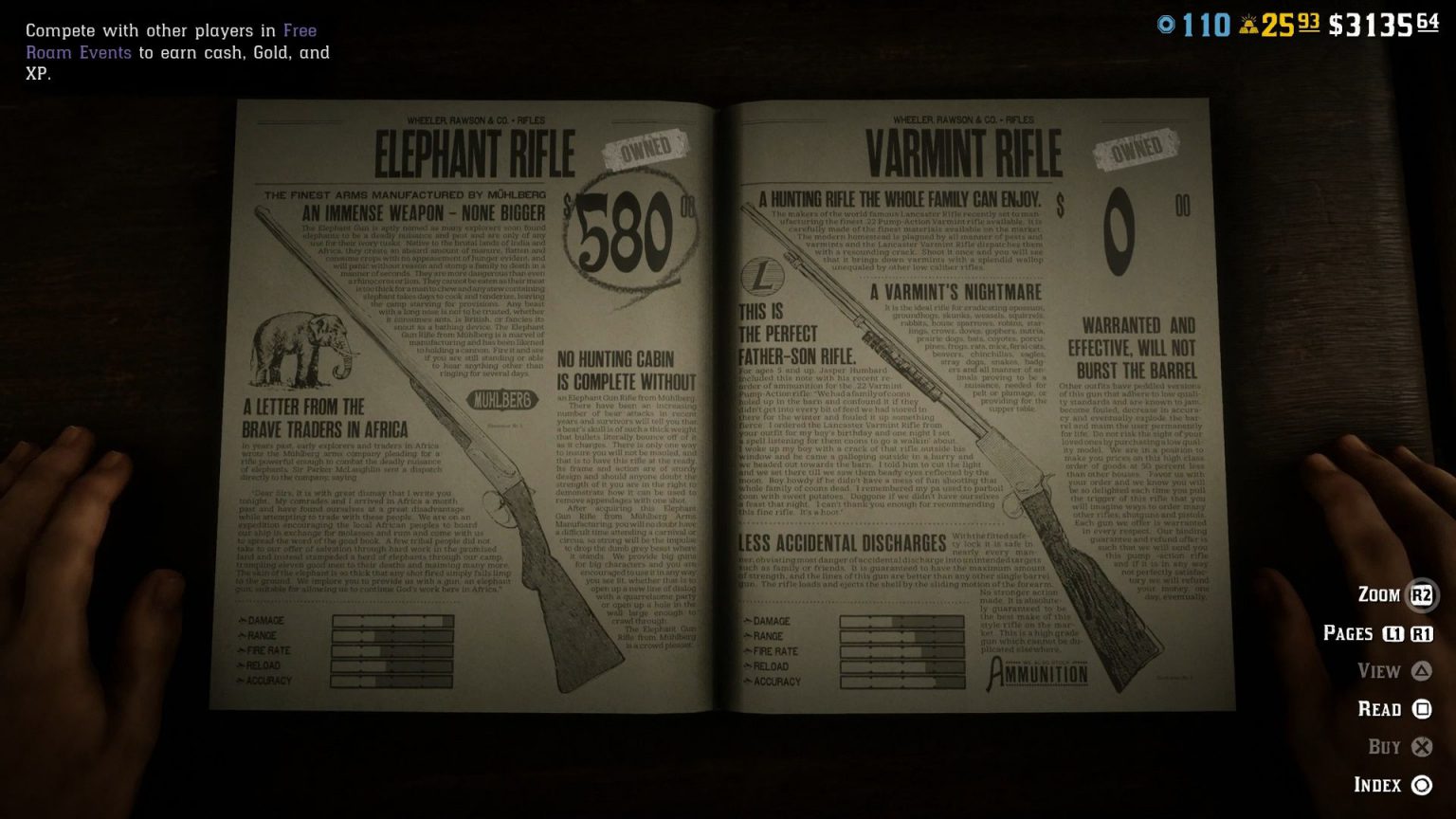Select the Mühlberg maker's stamp logo
Screen dimensions: 1456x819
coord(502,401)
